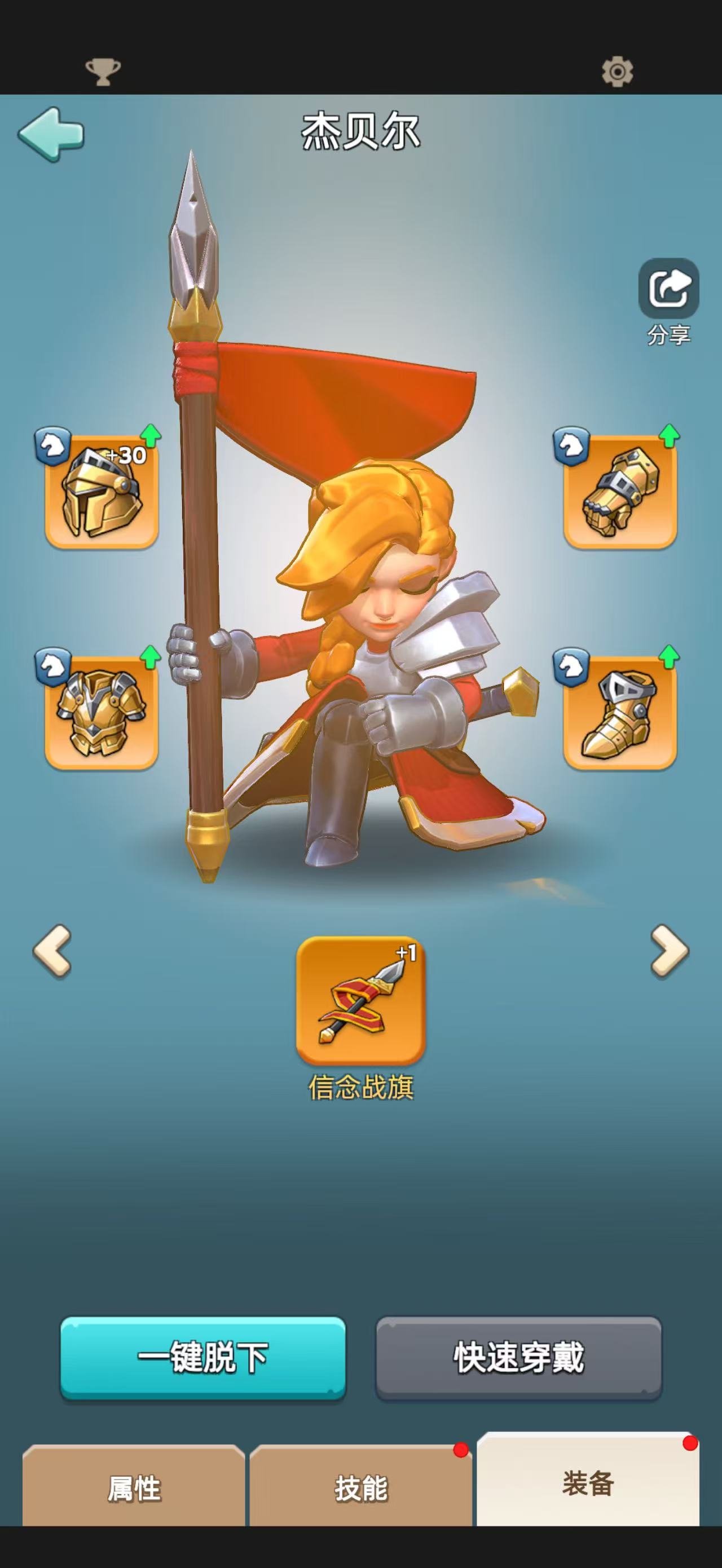Screen dimensions: 722x1568
Task: Open the 信念战旗 banner weapon slot
Action: tap(360, 1000)
